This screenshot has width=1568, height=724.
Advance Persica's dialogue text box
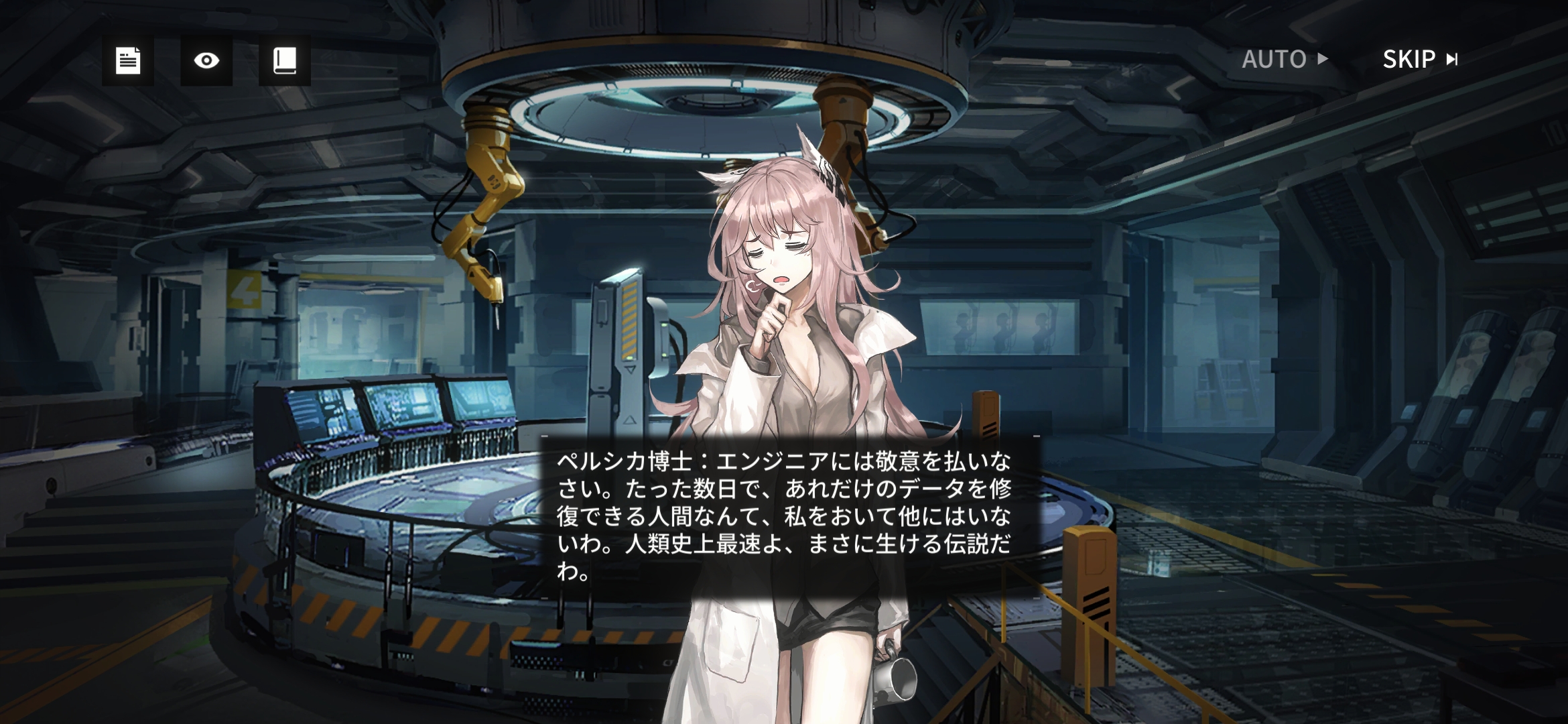tap(790, 516)
